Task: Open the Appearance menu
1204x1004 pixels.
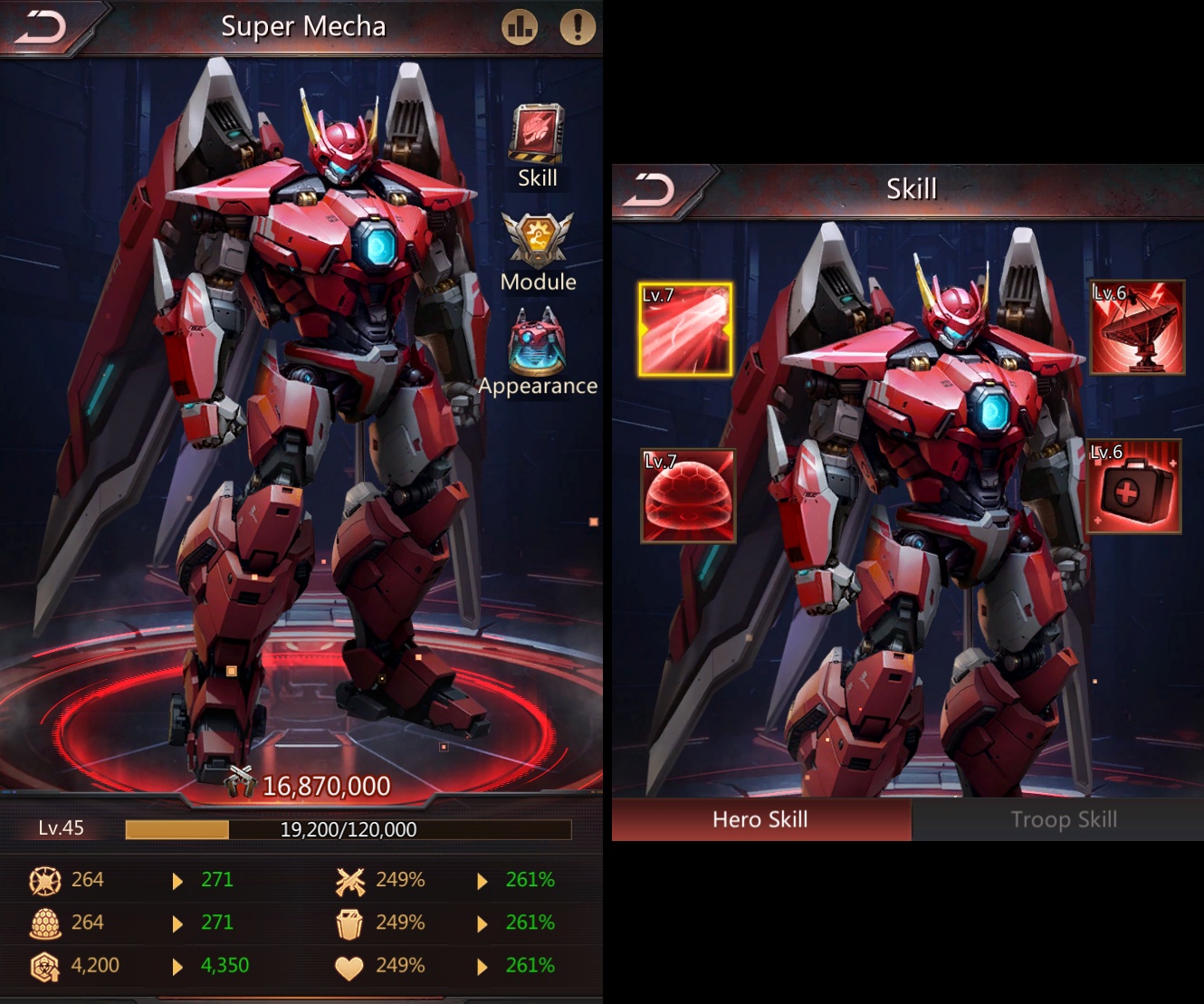Action: click(538, 353)
